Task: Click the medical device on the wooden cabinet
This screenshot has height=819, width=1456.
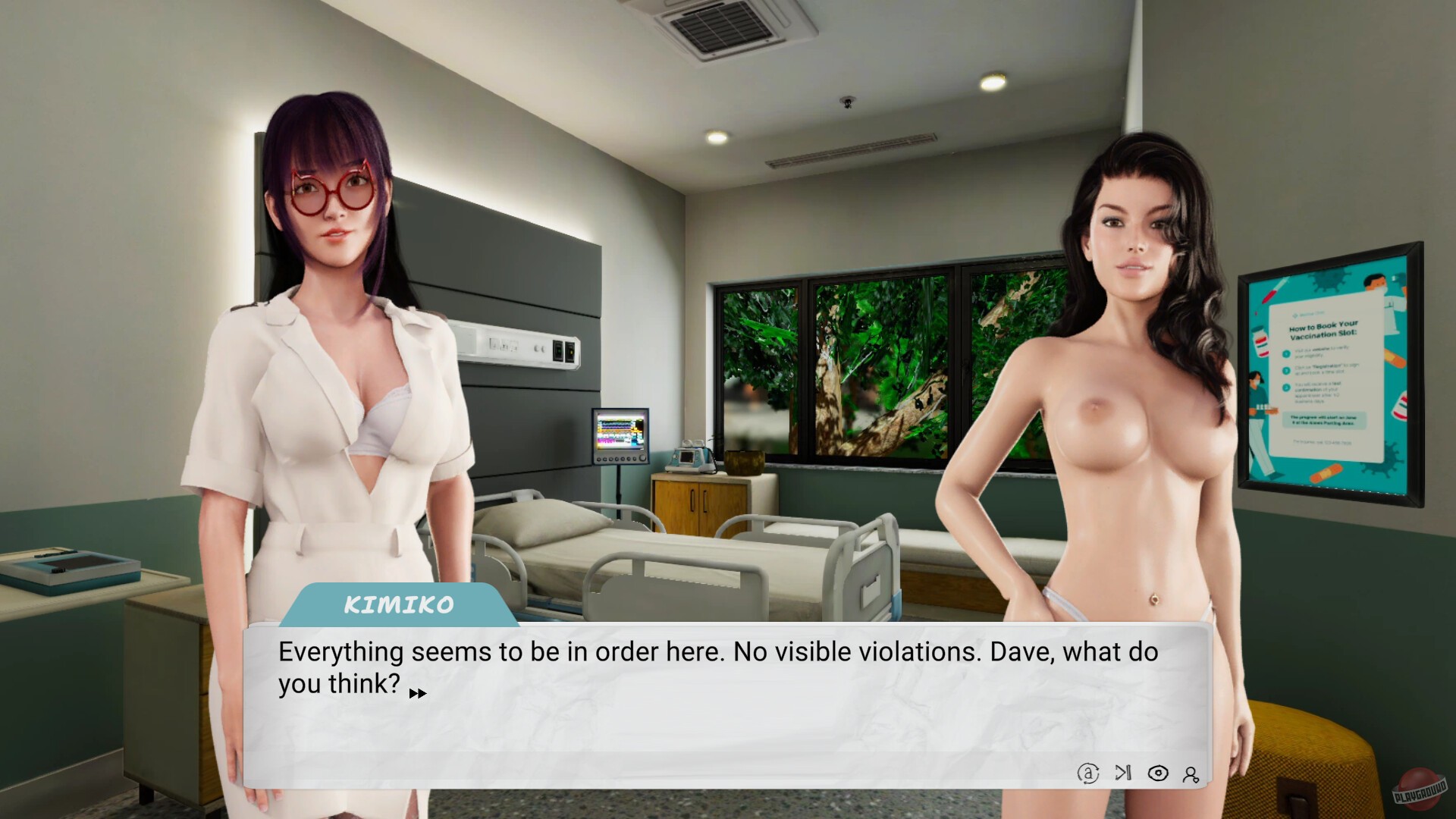Action: coord(690,455)
